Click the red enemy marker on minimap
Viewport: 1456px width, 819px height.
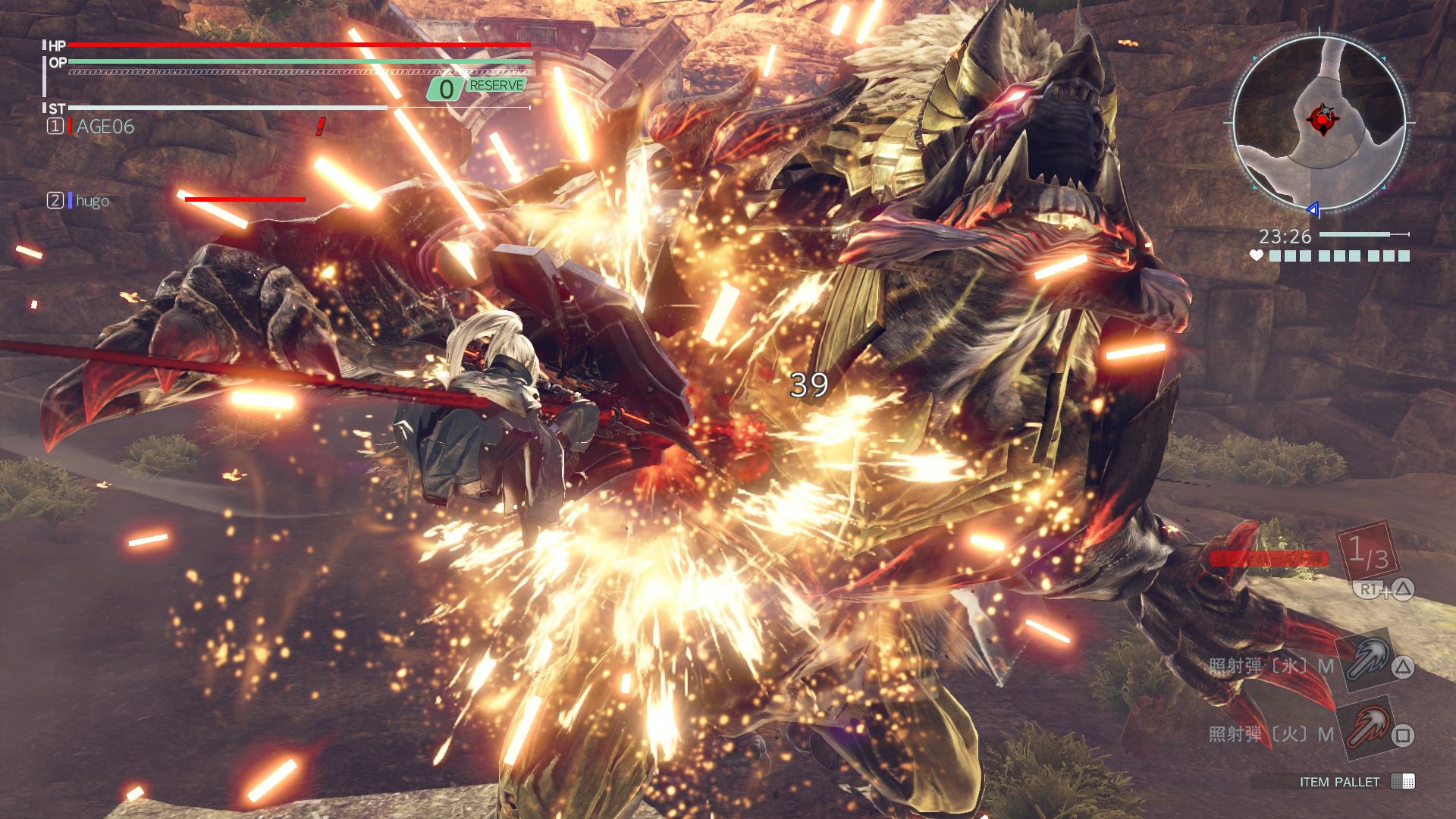click(x=1320, y=119)
